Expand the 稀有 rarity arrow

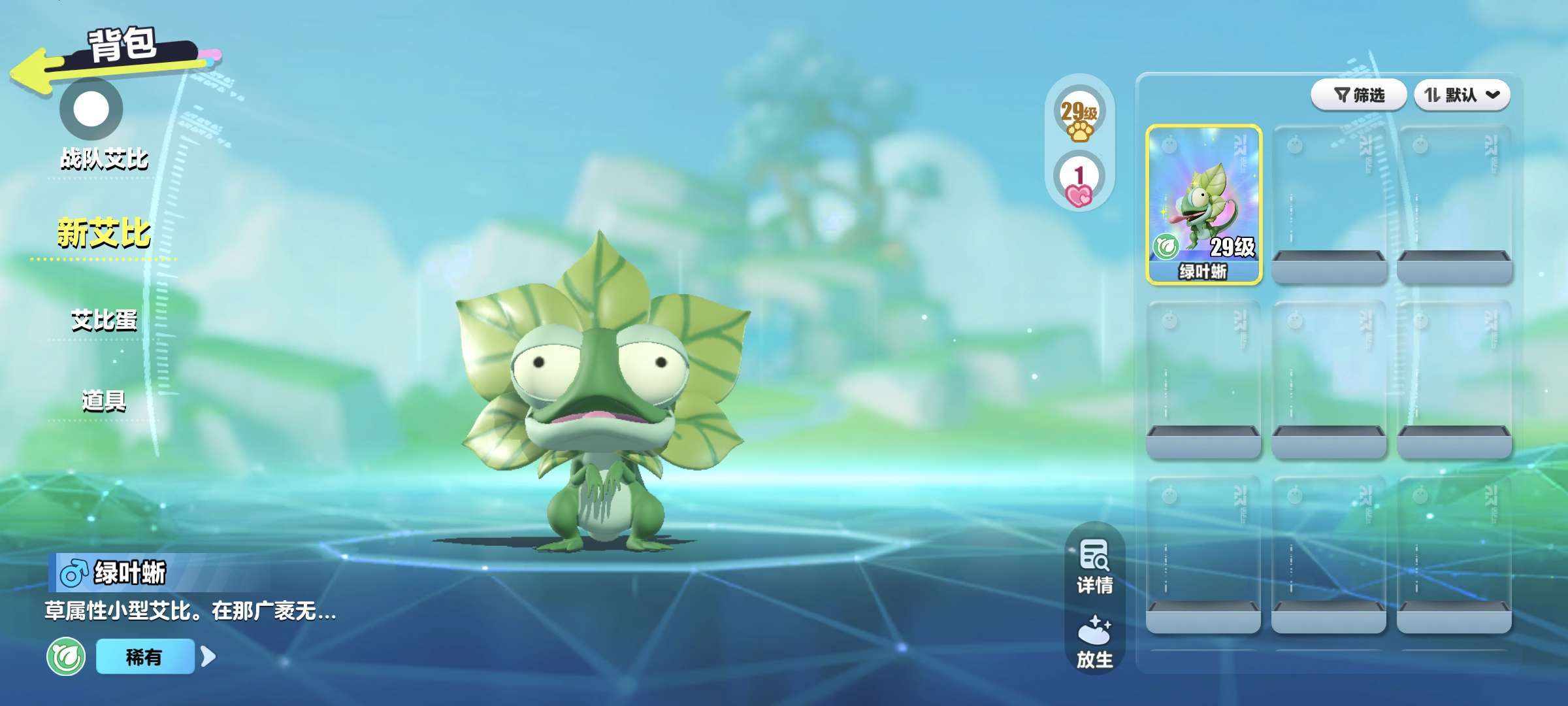pyautogui.click(x=208, y=656)
